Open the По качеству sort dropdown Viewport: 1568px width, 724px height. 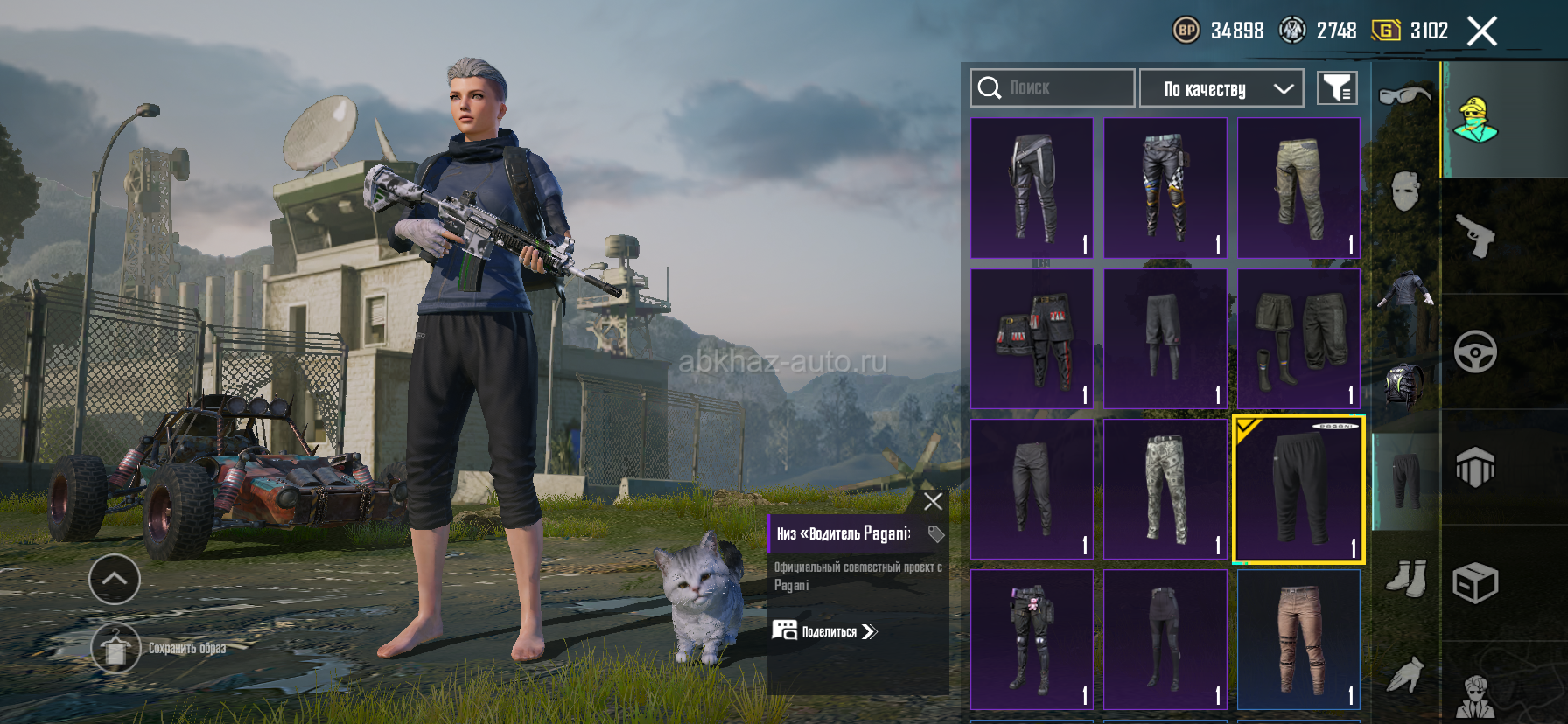(x=1221, y=88)
